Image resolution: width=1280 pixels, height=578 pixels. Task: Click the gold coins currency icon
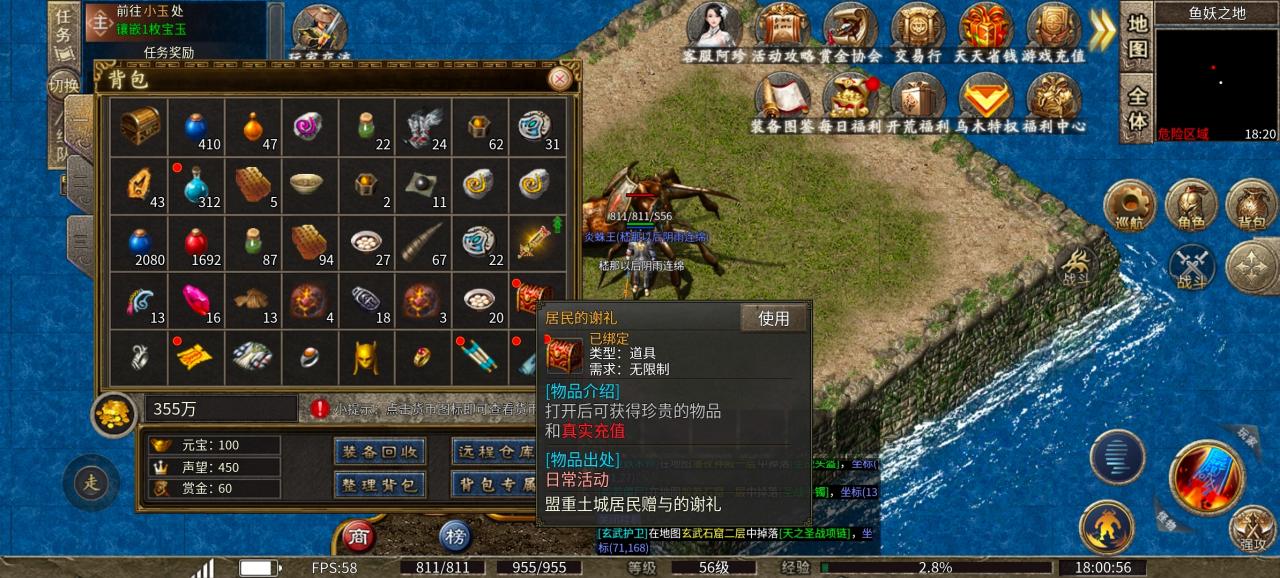click(114, 413)
